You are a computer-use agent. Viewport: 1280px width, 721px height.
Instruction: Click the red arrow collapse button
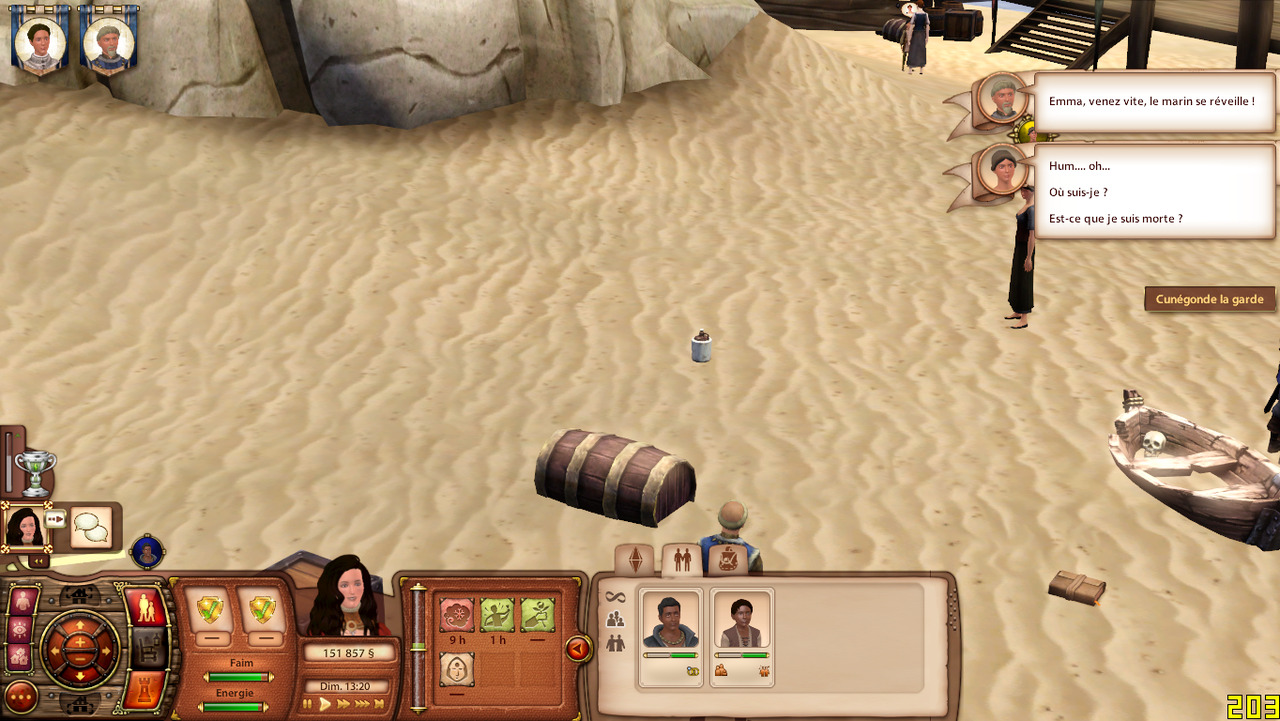(577, 650)
